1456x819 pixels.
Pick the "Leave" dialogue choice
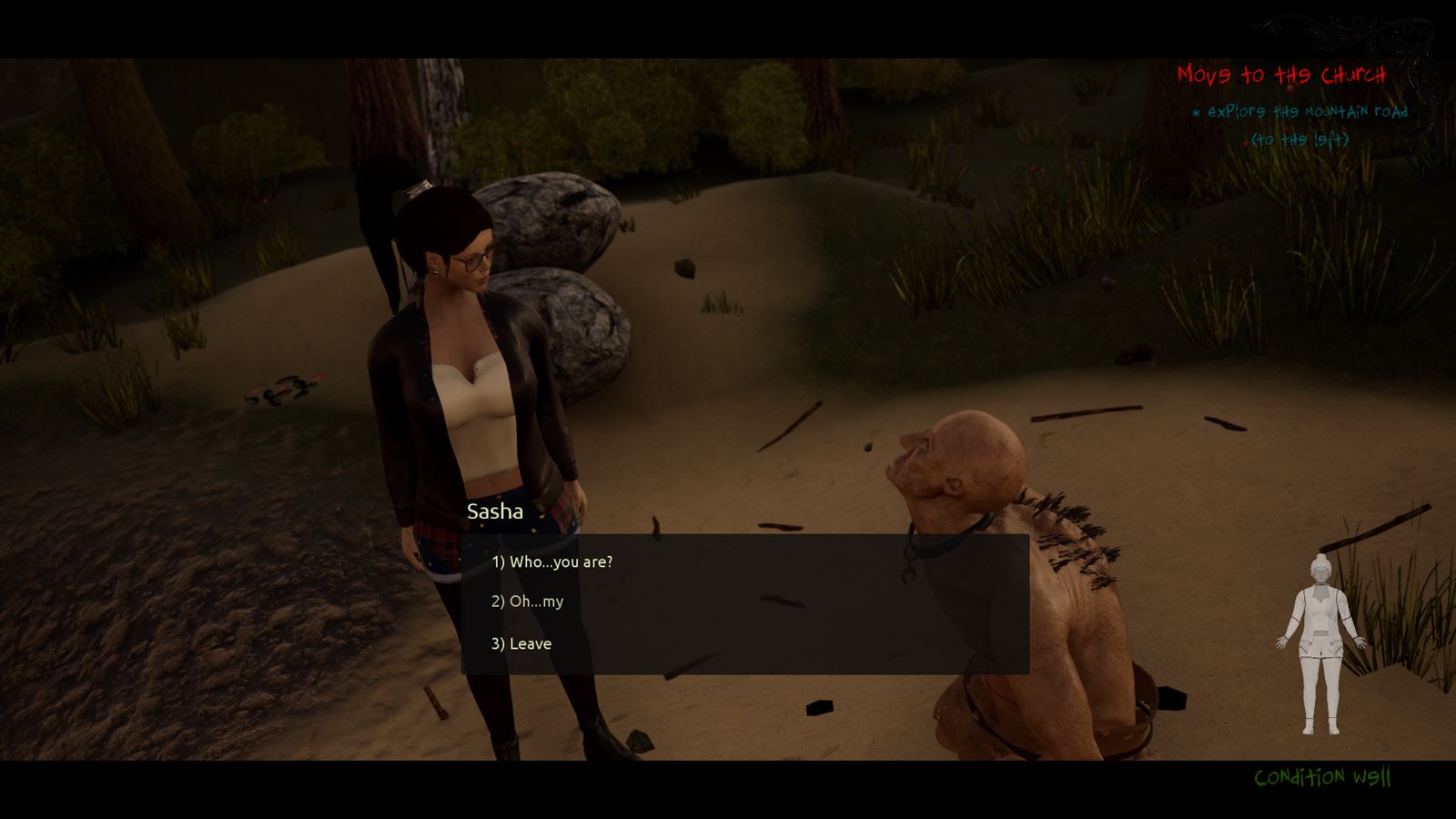[521, 644]
